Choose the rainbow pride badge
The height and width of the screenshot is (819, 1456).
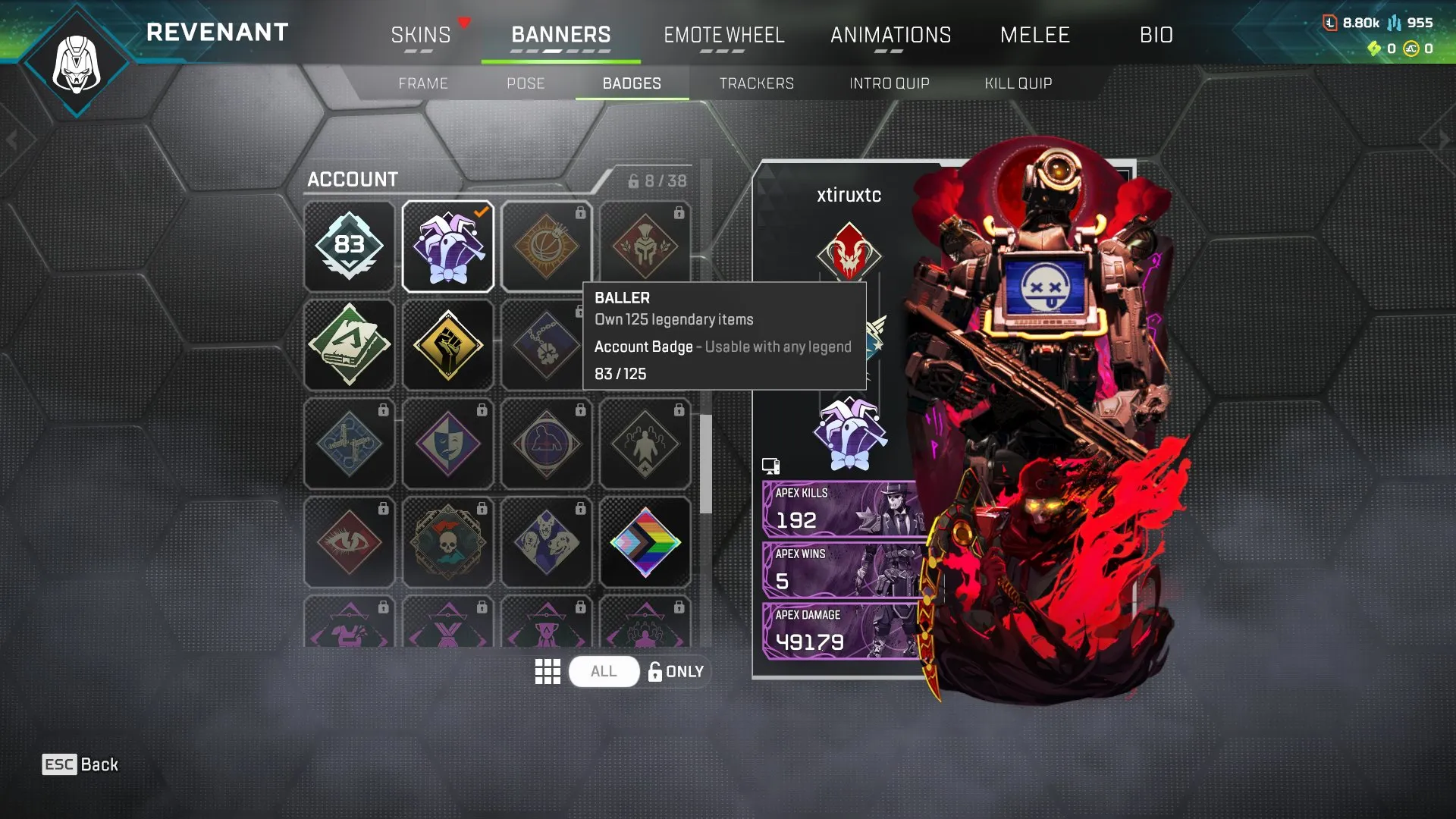645,541
